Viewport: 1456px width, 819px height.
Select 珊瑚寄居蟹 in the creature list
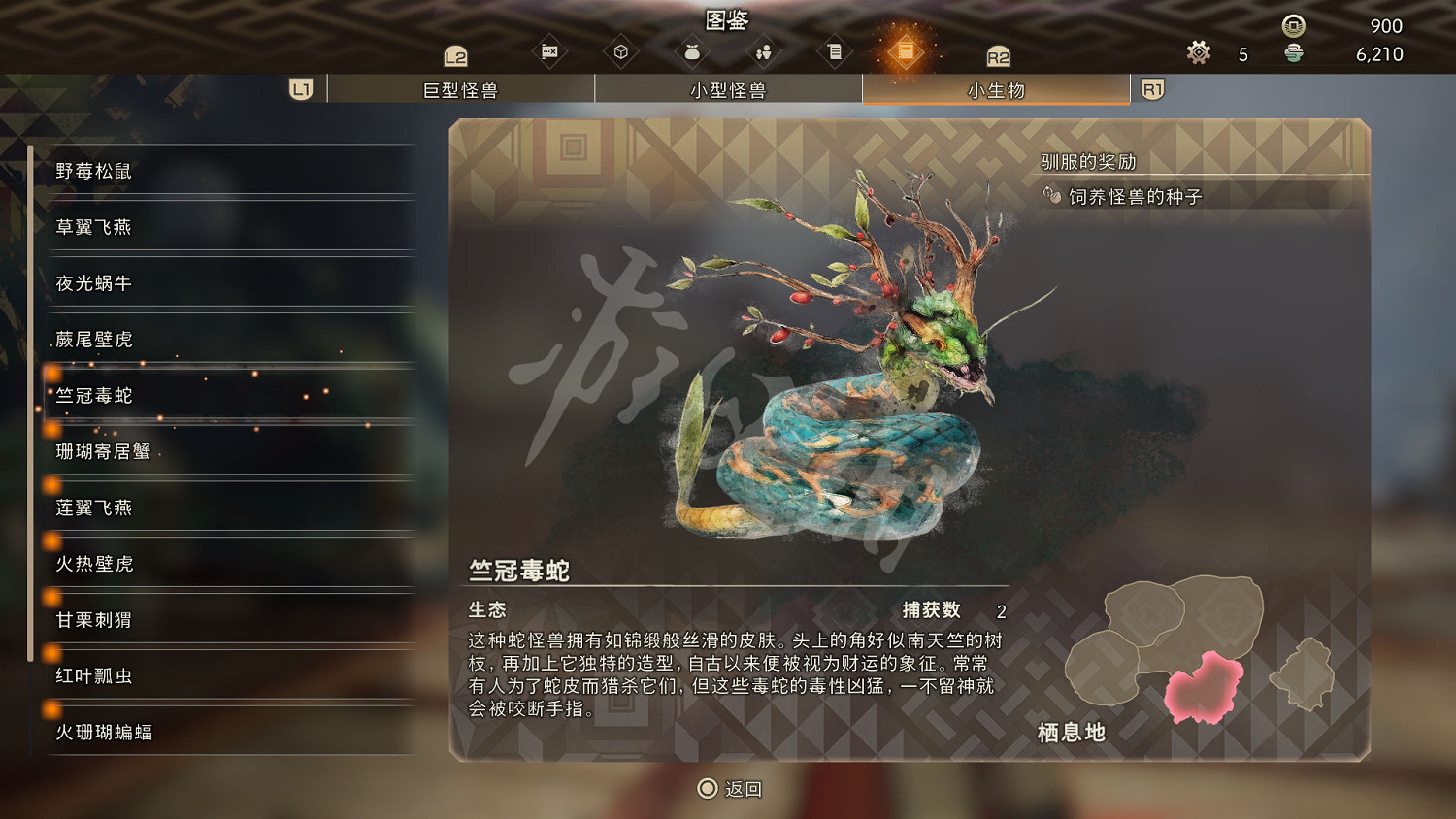(102, 451)
